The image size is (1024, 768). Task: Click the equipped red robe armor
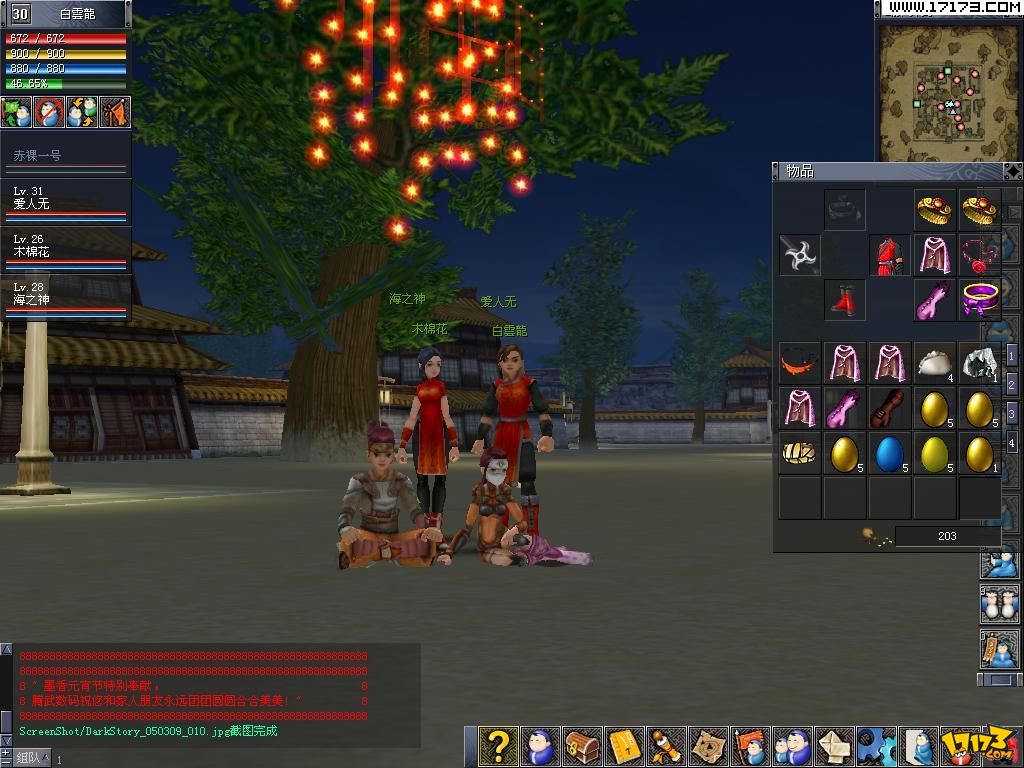point(889,255)
